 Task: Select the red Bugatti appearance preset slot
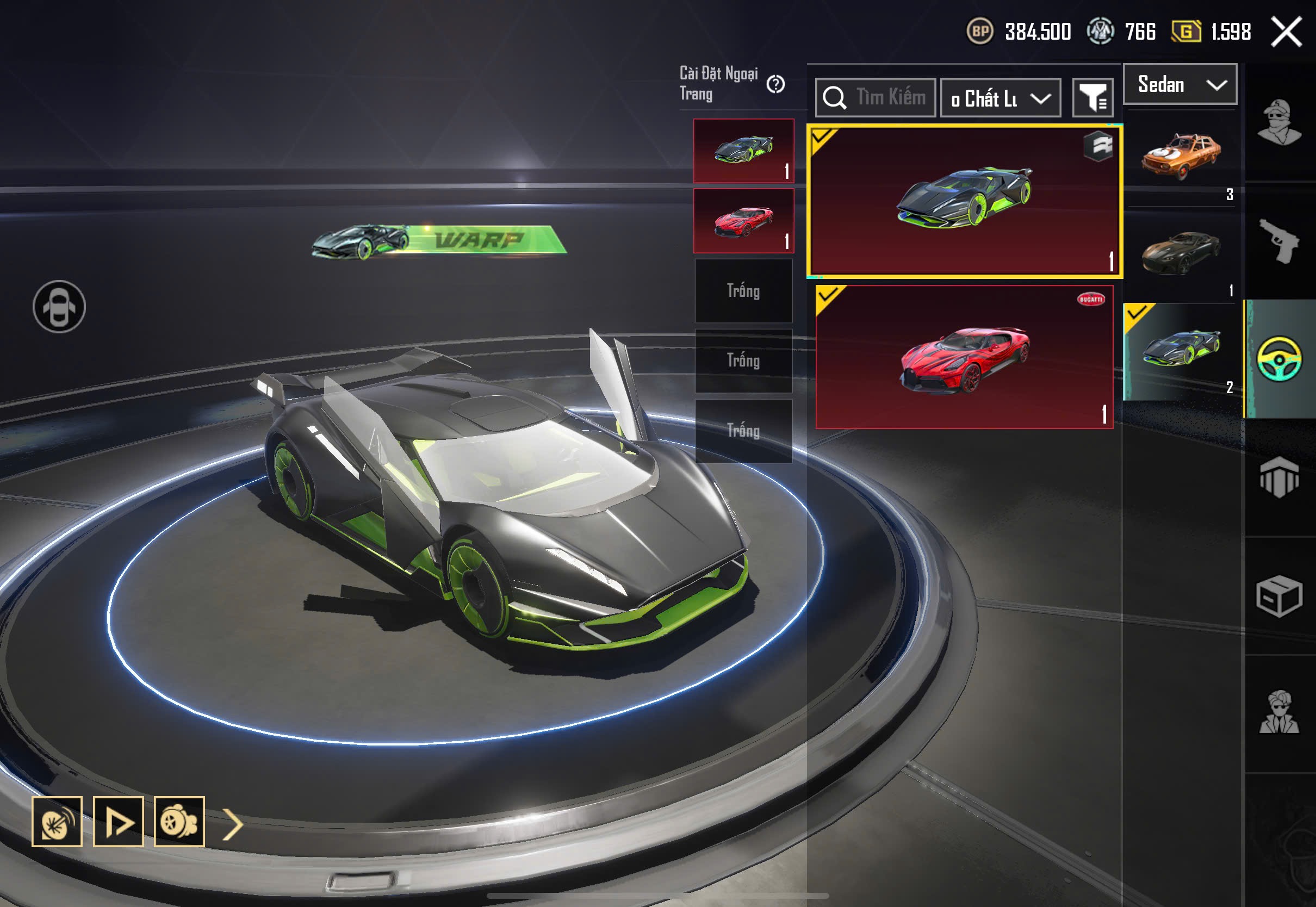[743, 221]
